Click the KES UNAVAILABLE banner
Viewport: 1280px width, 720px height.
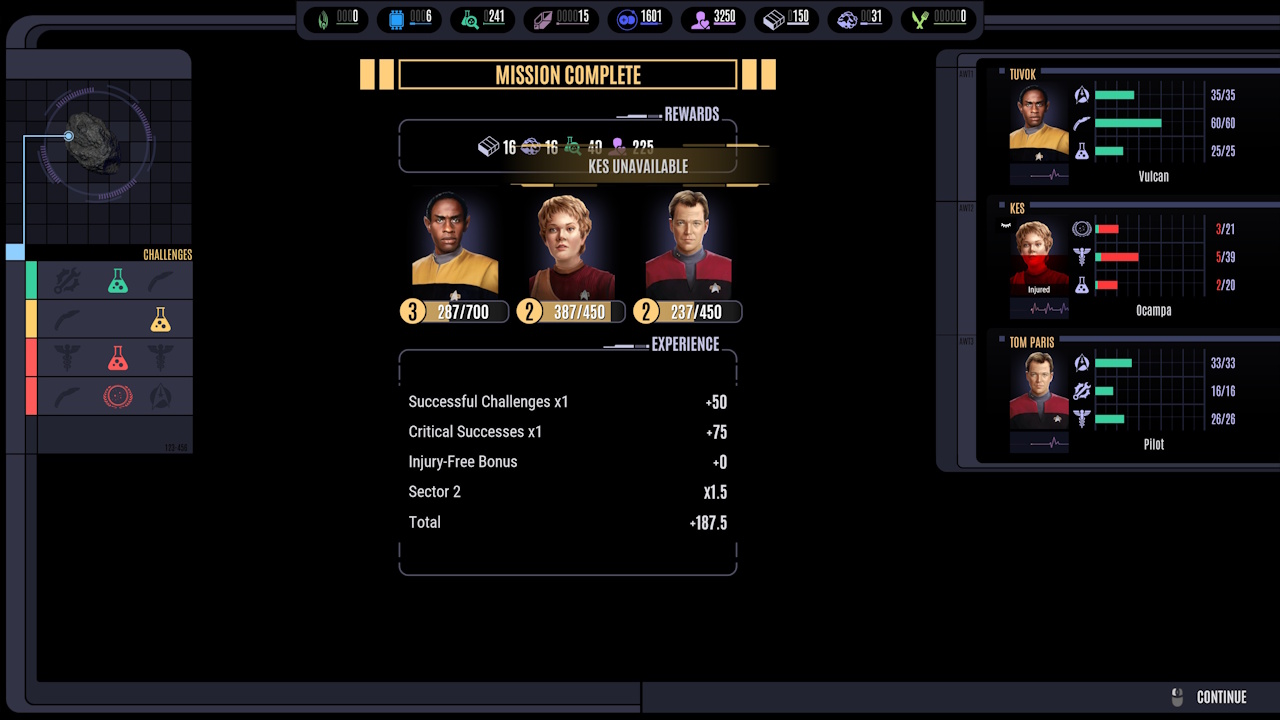pyautogui.click(x=637, y=167)
